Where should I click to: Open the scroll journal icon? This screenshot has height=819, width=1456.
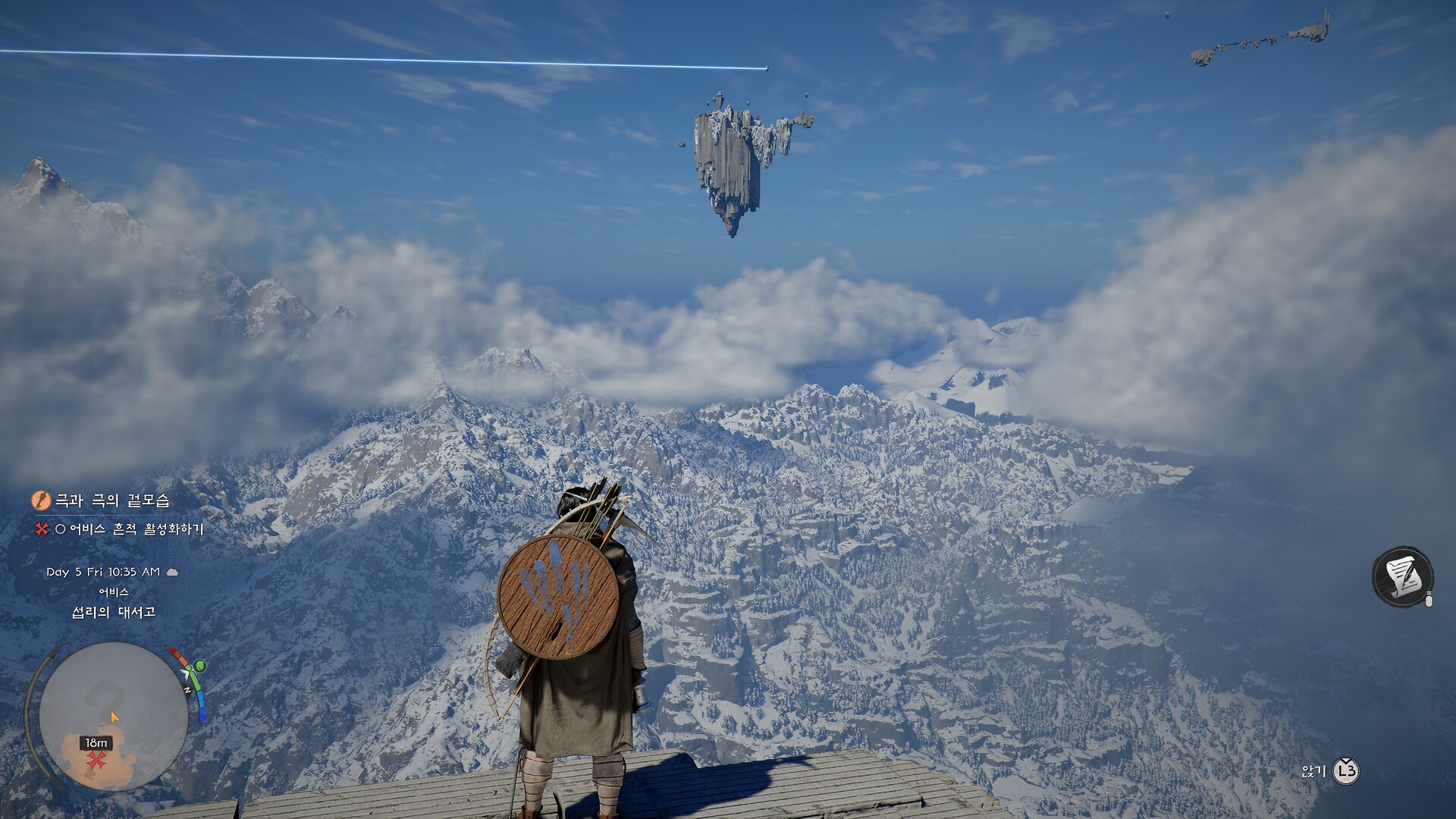coord(1402,577)
